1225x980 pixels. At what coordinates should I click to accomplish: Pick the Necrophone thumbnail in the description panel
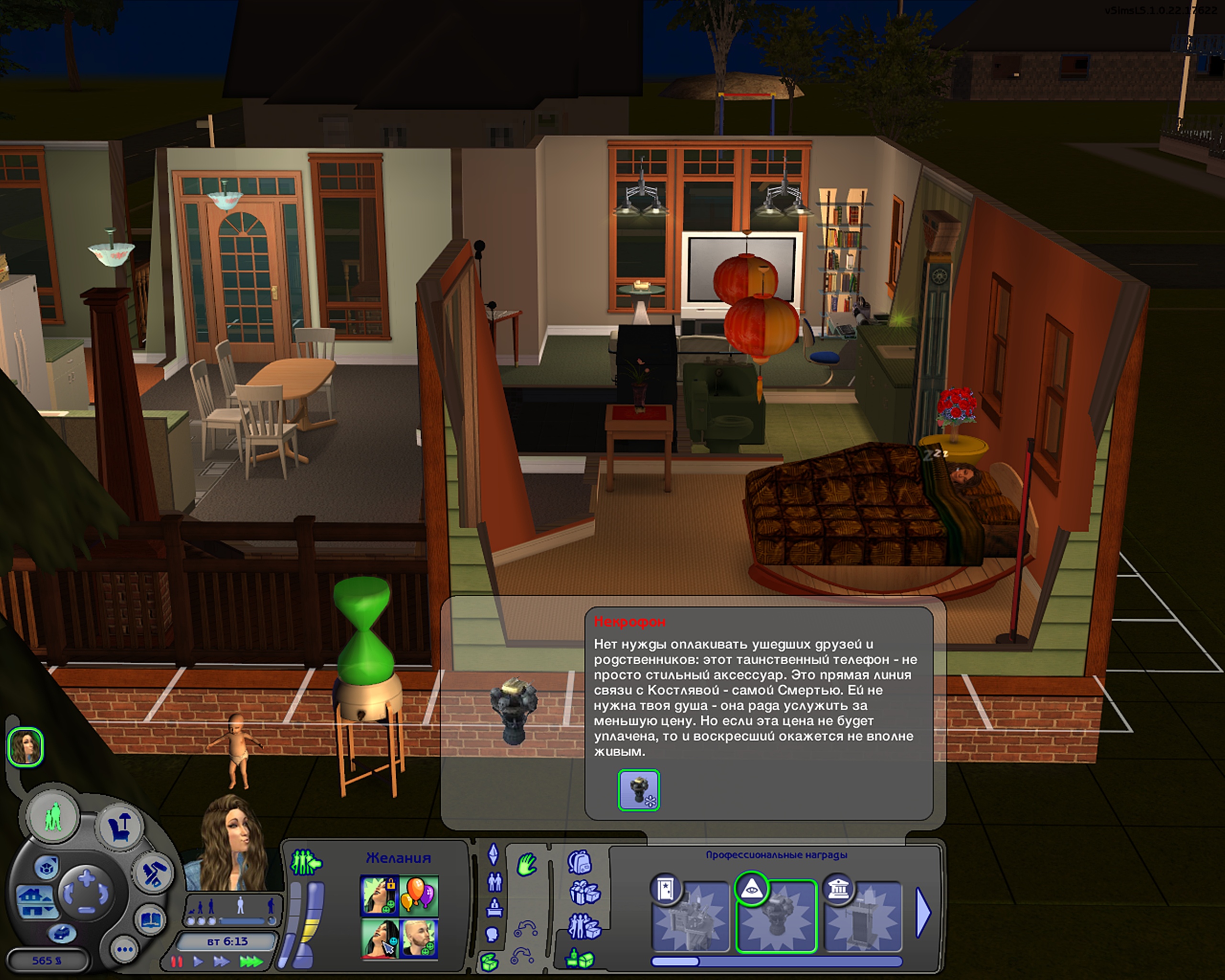click(639, 790)
